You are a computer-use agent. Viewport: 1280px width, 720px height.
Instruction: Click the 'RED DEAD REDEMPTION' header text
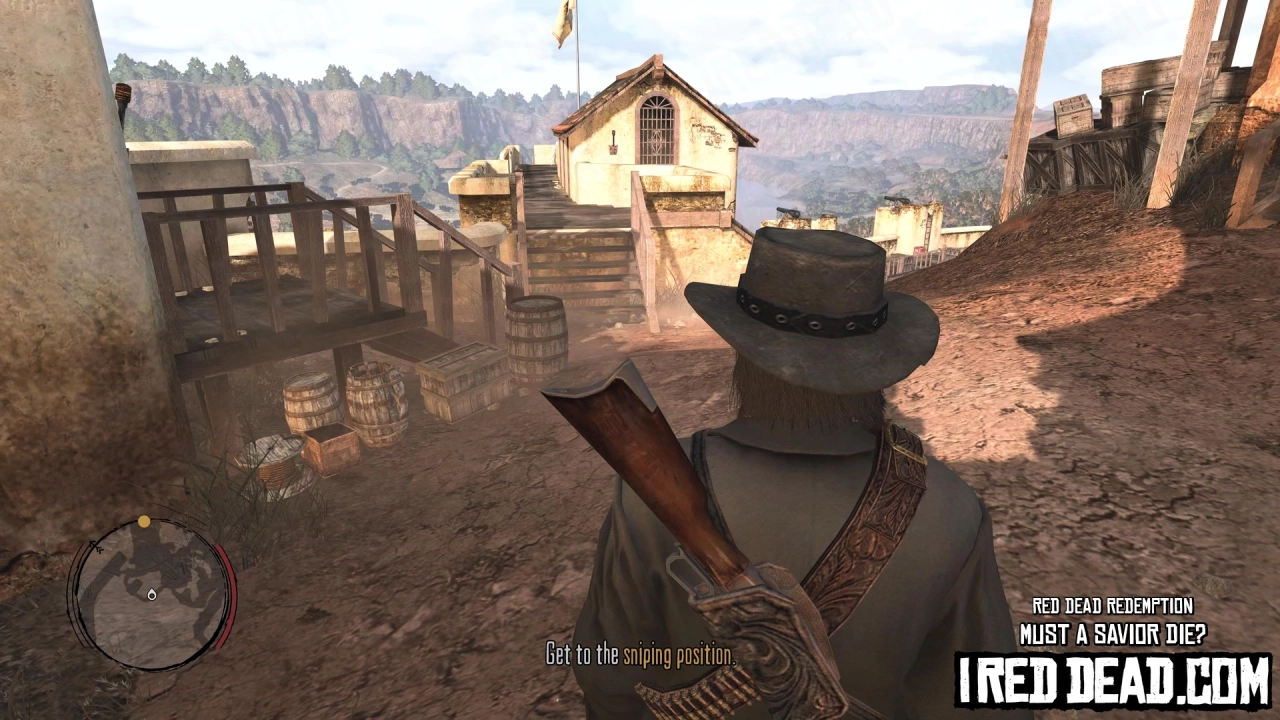click(1113, 605)
